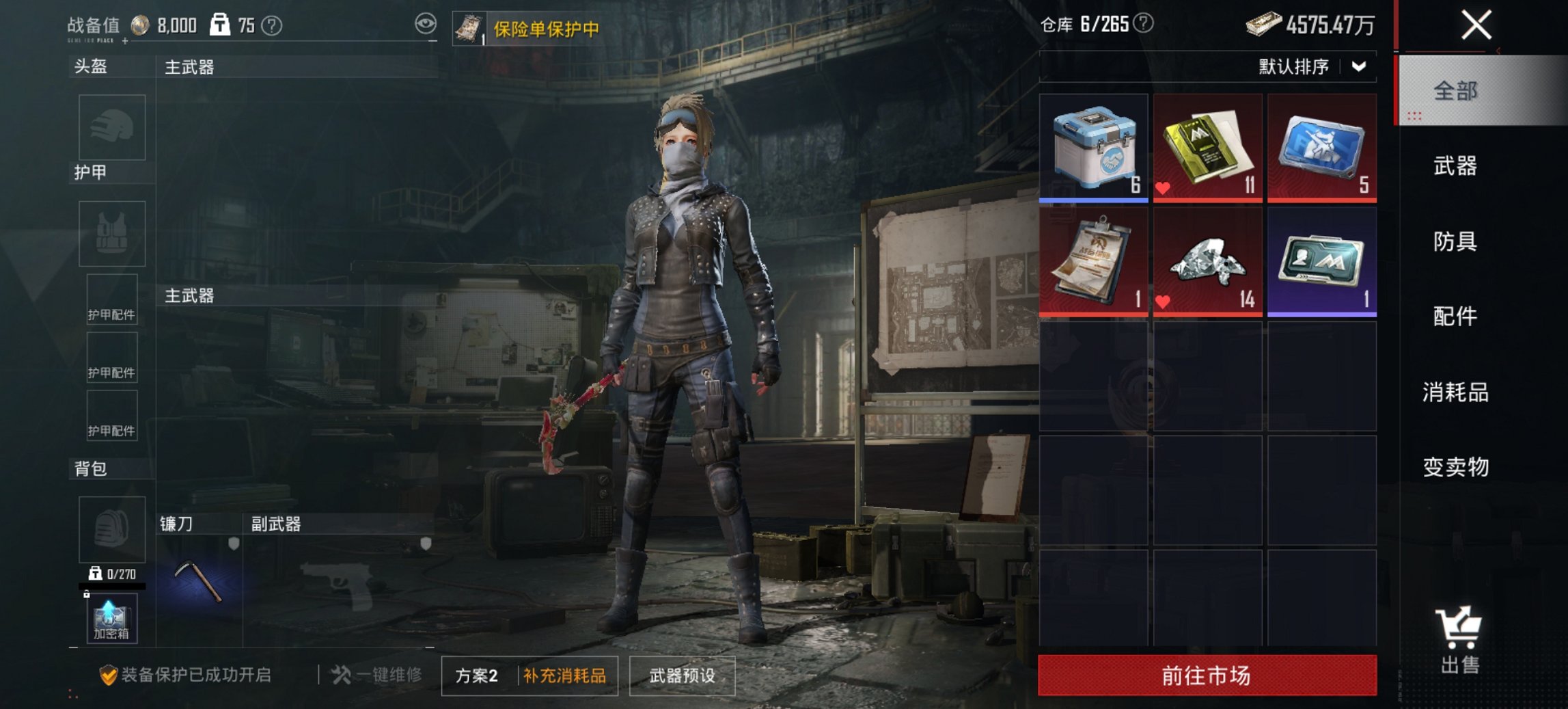
Task: Click the 前往市场 market button
Action: click(x=1207, y=674)
